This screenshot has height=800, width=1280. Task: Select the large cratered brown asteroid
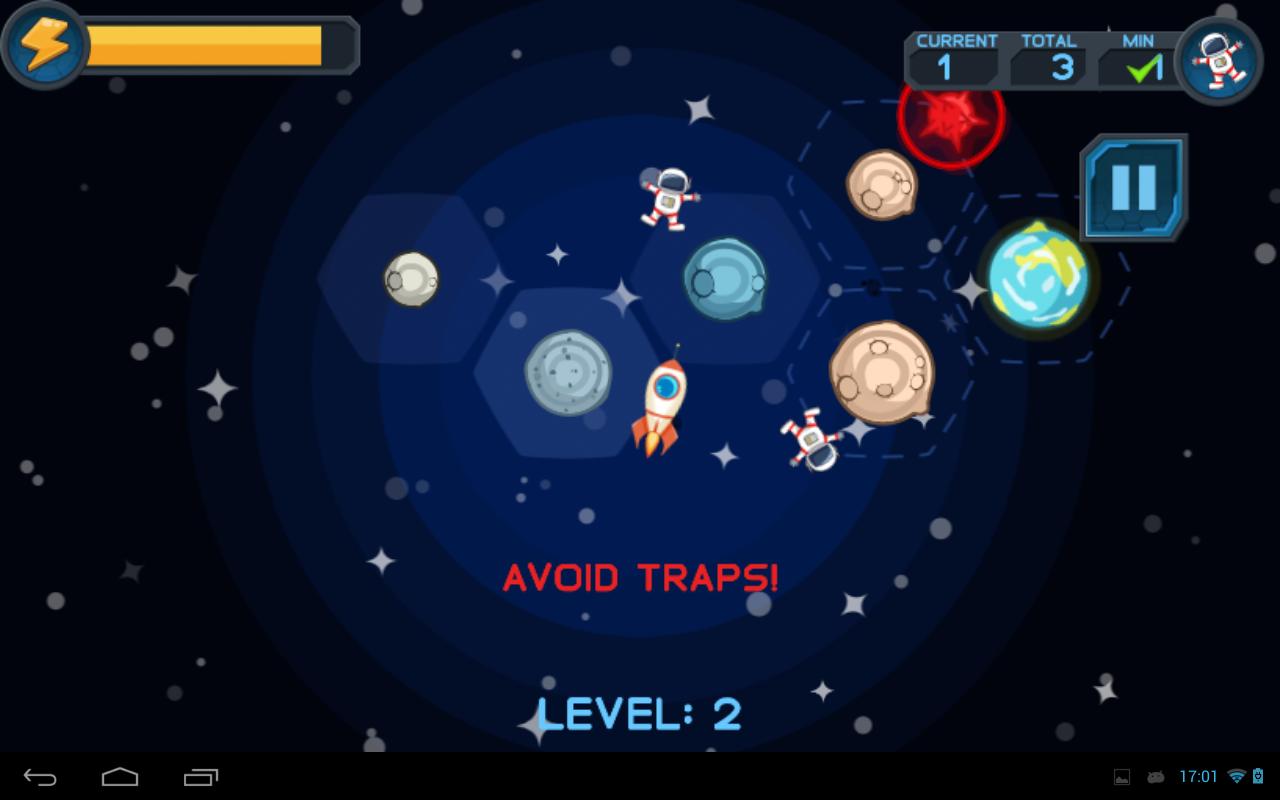(x=880, y=372)
